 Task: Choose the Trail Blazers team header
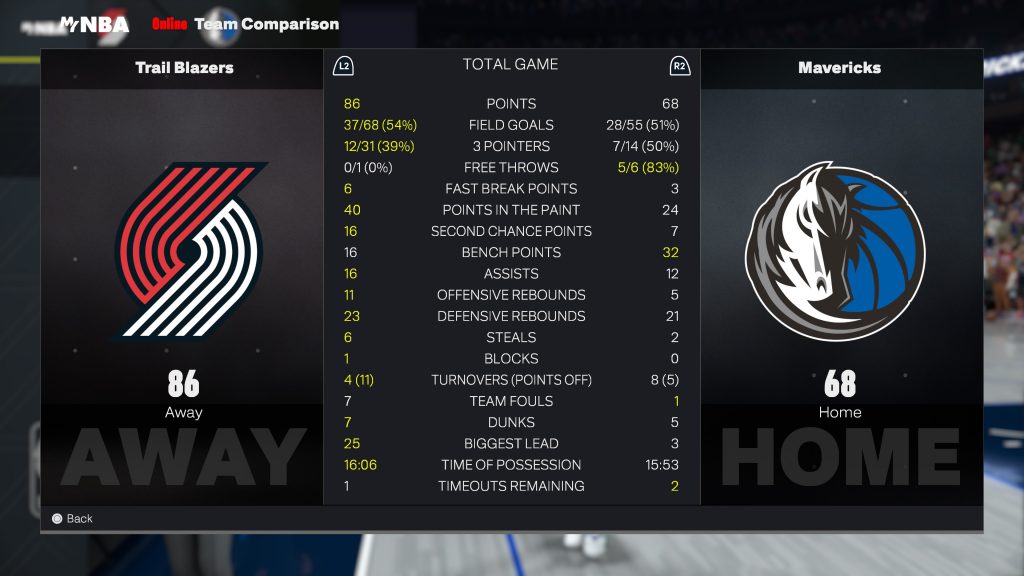coord(184,68)
